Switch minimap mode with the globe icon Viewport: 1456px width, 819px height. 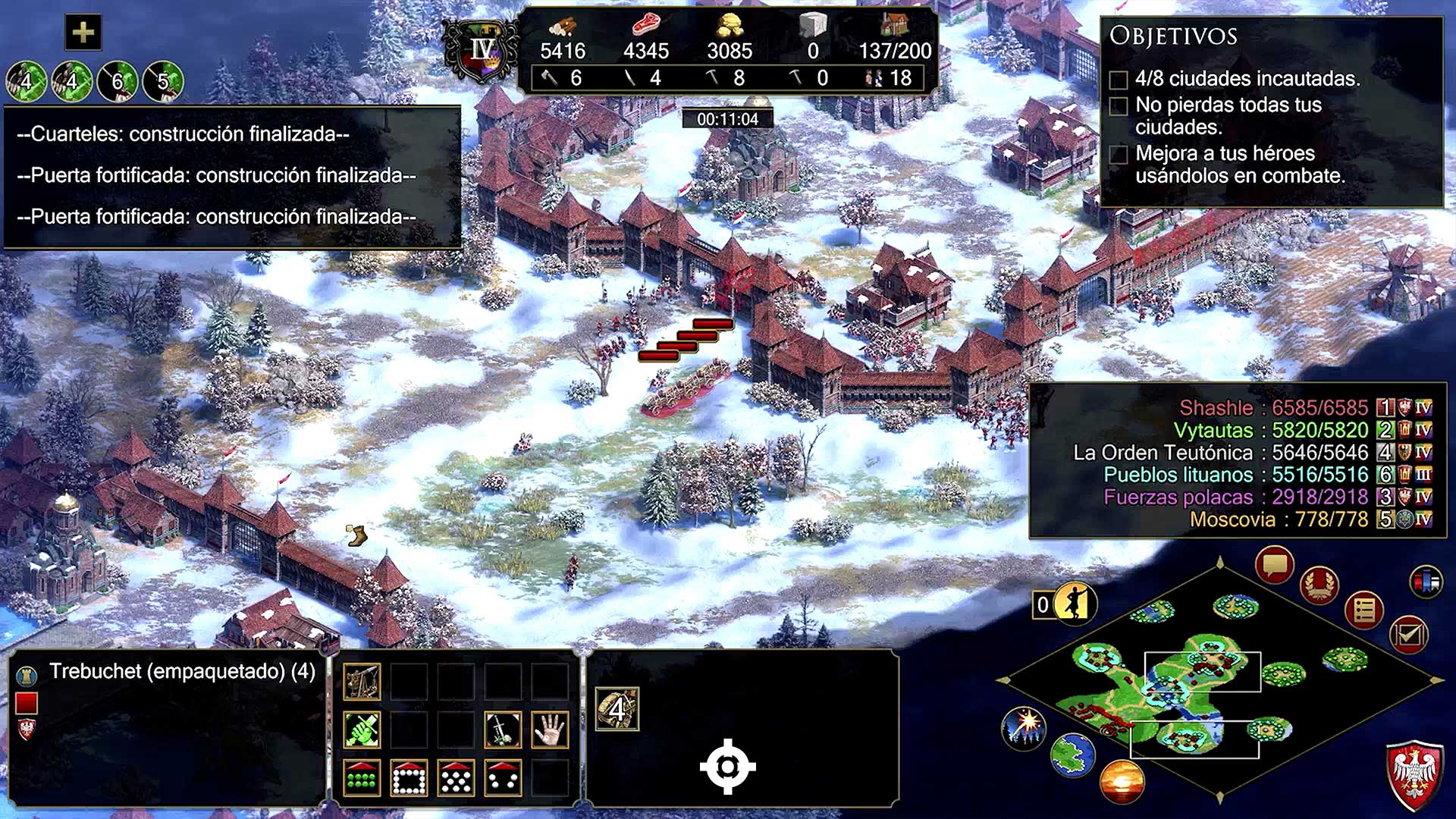coord(1072,755)
